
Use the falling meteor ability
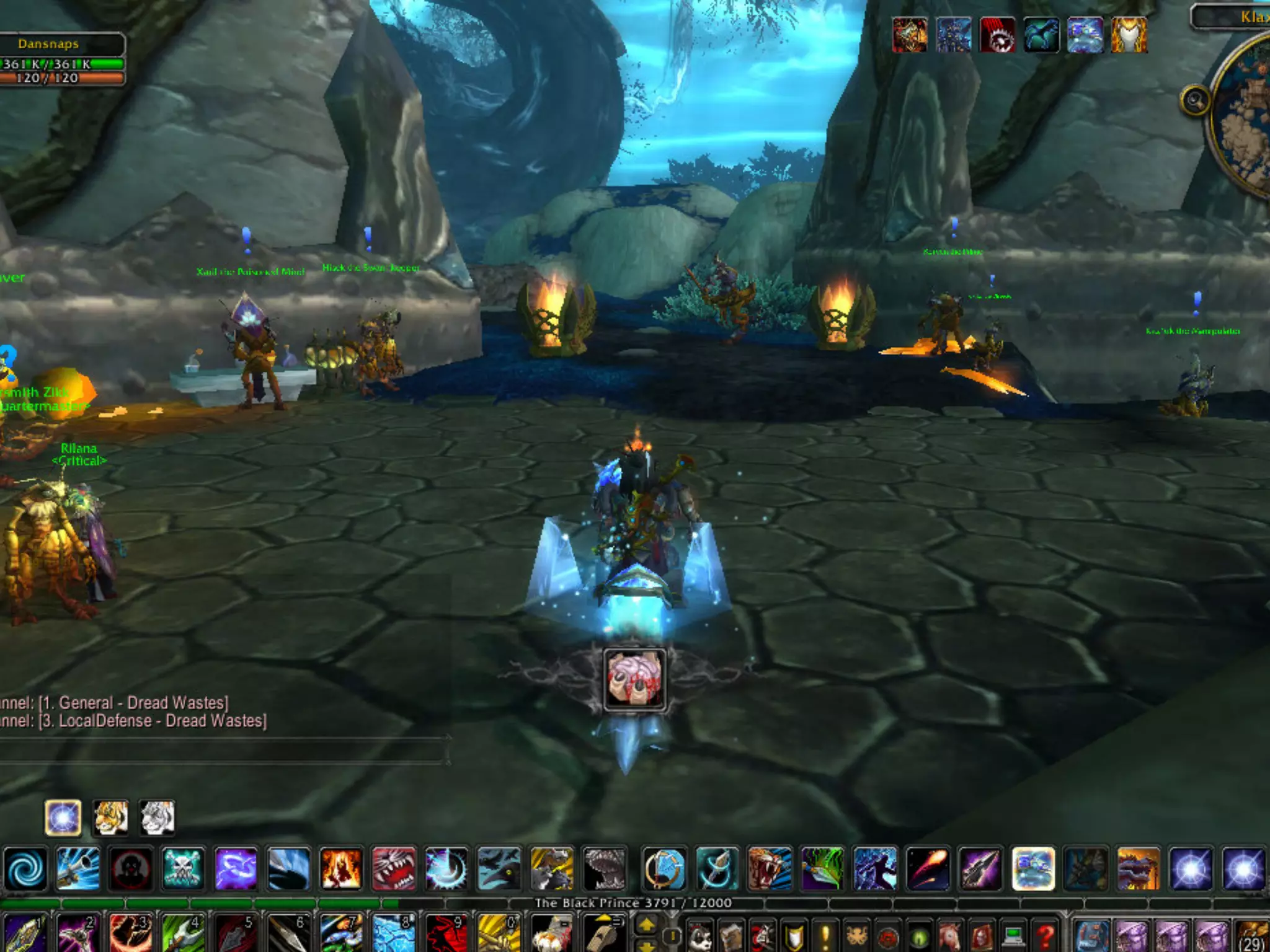click(x=928, y=869)
